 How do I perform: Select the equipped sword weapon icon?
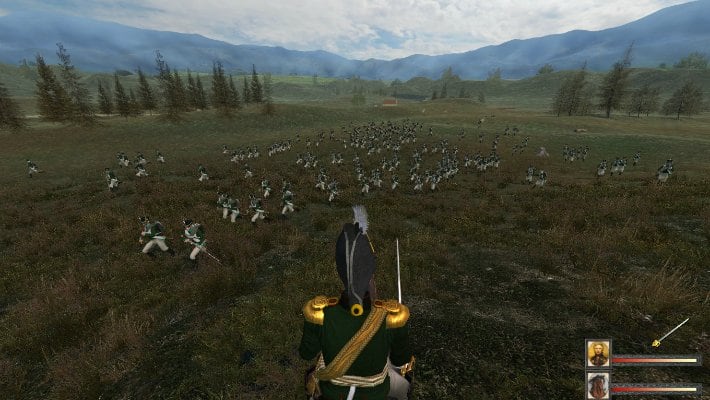[x=670, y=332]
